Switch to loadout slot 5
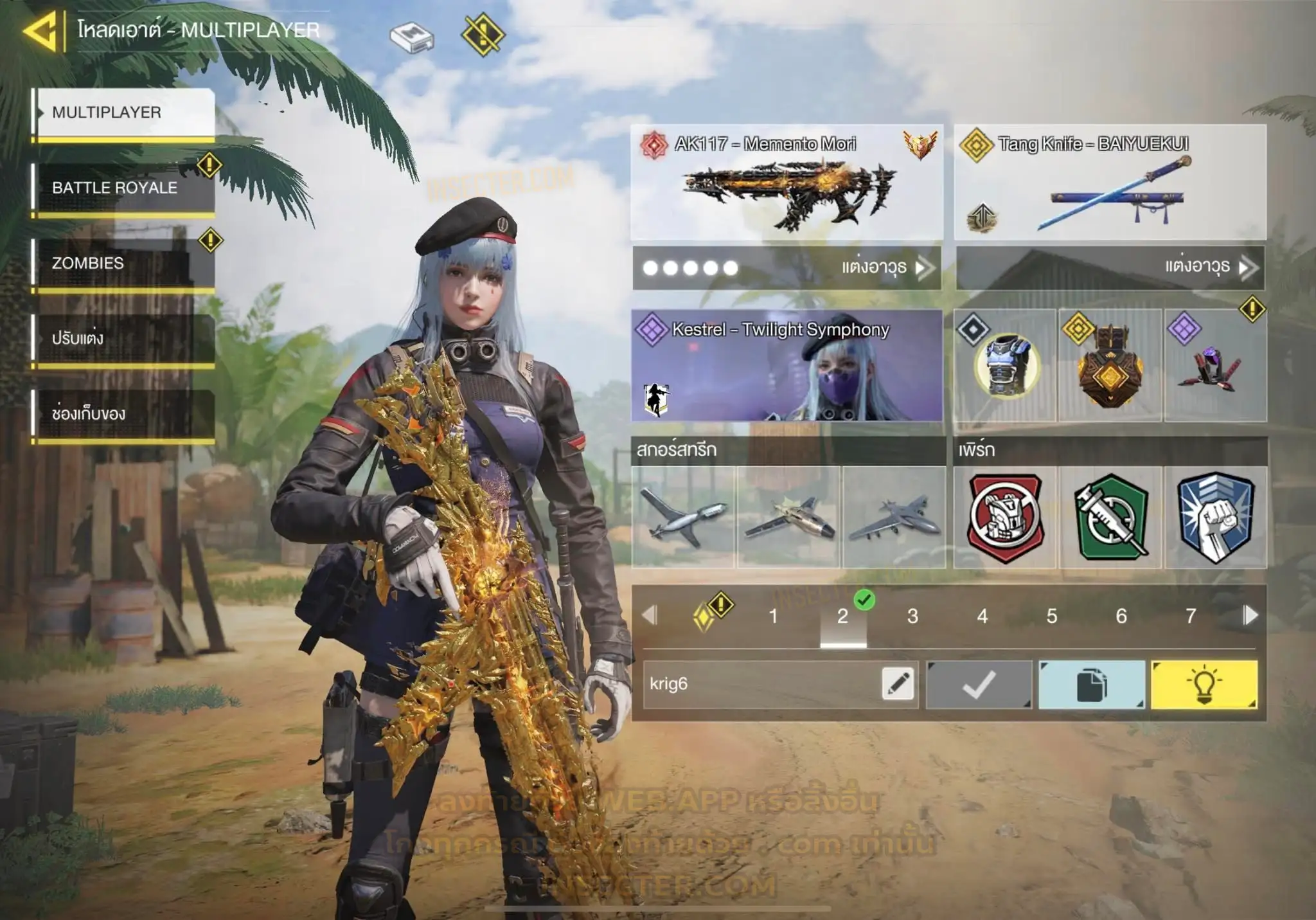Image resolution: width=1316 pixels, height=920 pixels. tap(1051, 617)
